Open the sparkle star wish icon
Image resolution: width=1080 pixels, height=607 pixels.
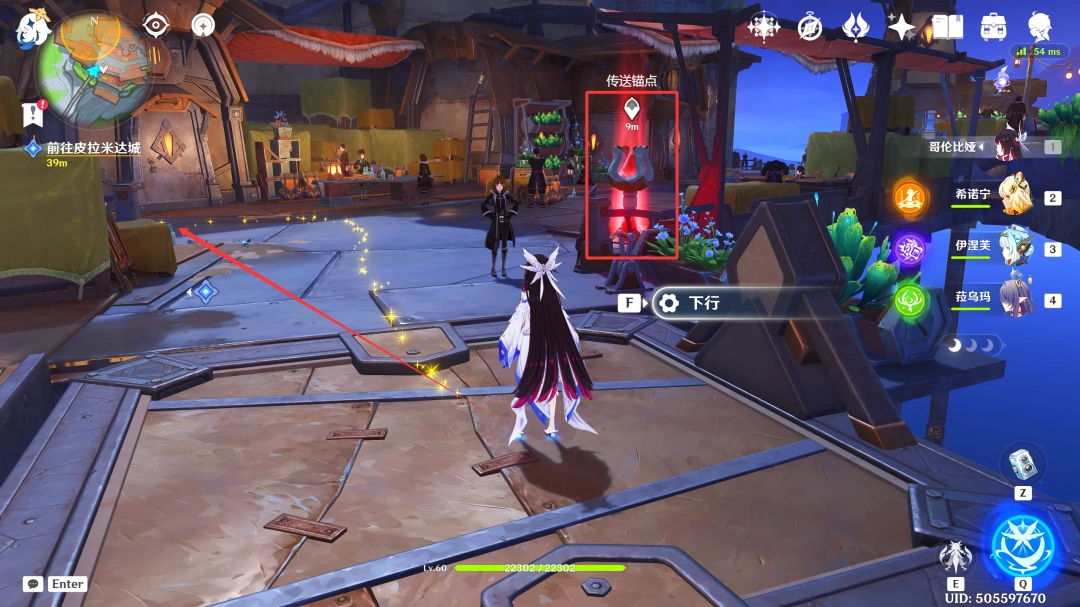(x=902, y=27)
